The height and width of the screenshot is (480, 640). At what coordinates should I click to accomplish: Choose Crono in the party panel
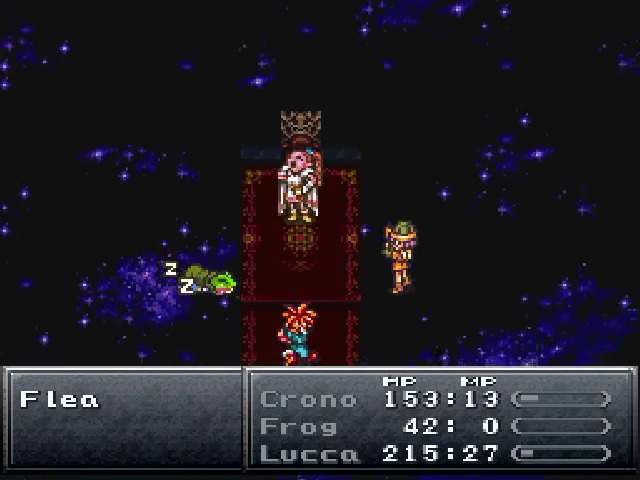(308, 399)
